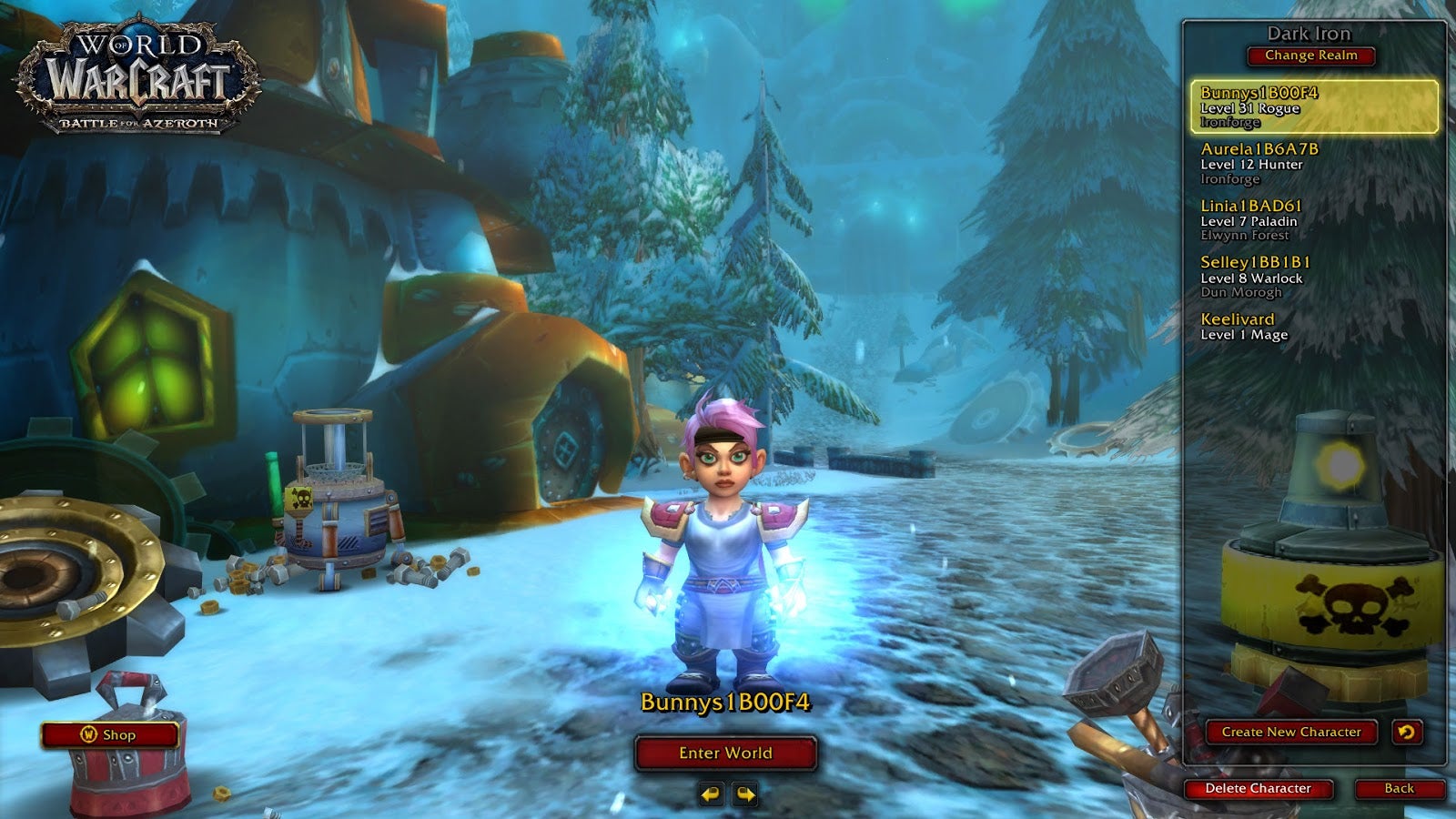
Task: Rotate character with the left arrow
Action: [711, 794]
